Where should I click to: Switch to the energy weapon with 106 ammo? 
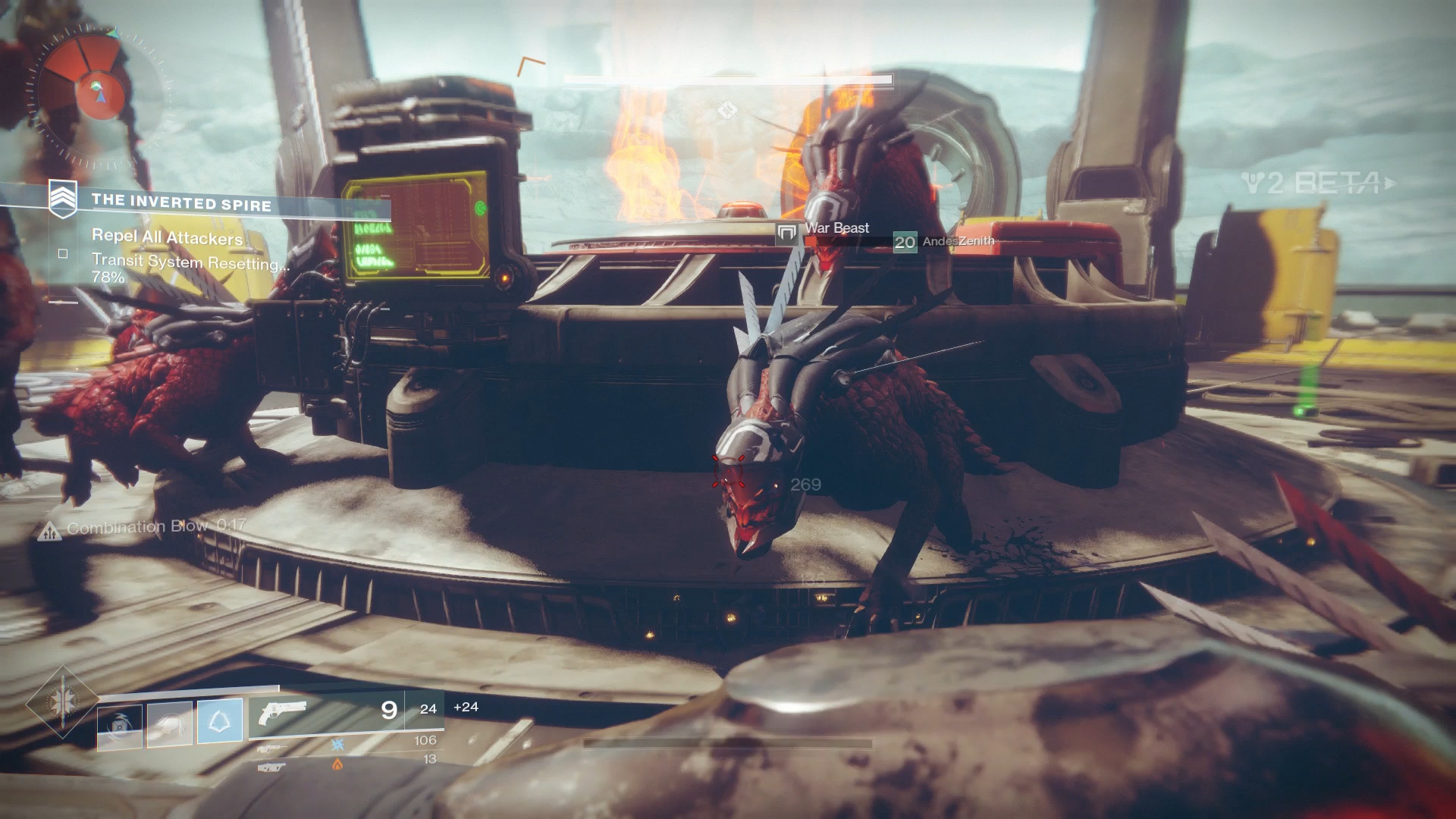point(271,748)
